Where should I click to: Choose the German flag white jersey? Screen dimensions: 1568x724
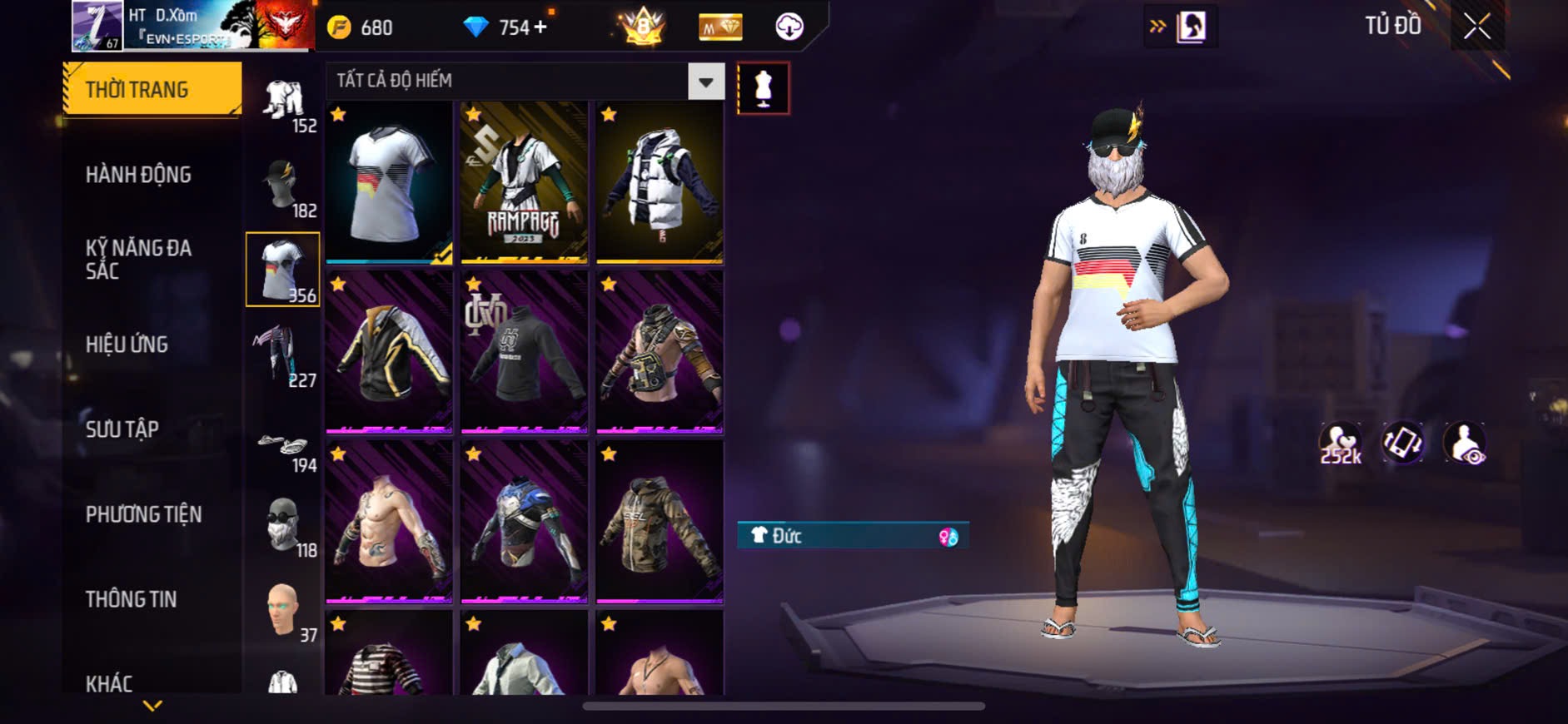[389, 183]
